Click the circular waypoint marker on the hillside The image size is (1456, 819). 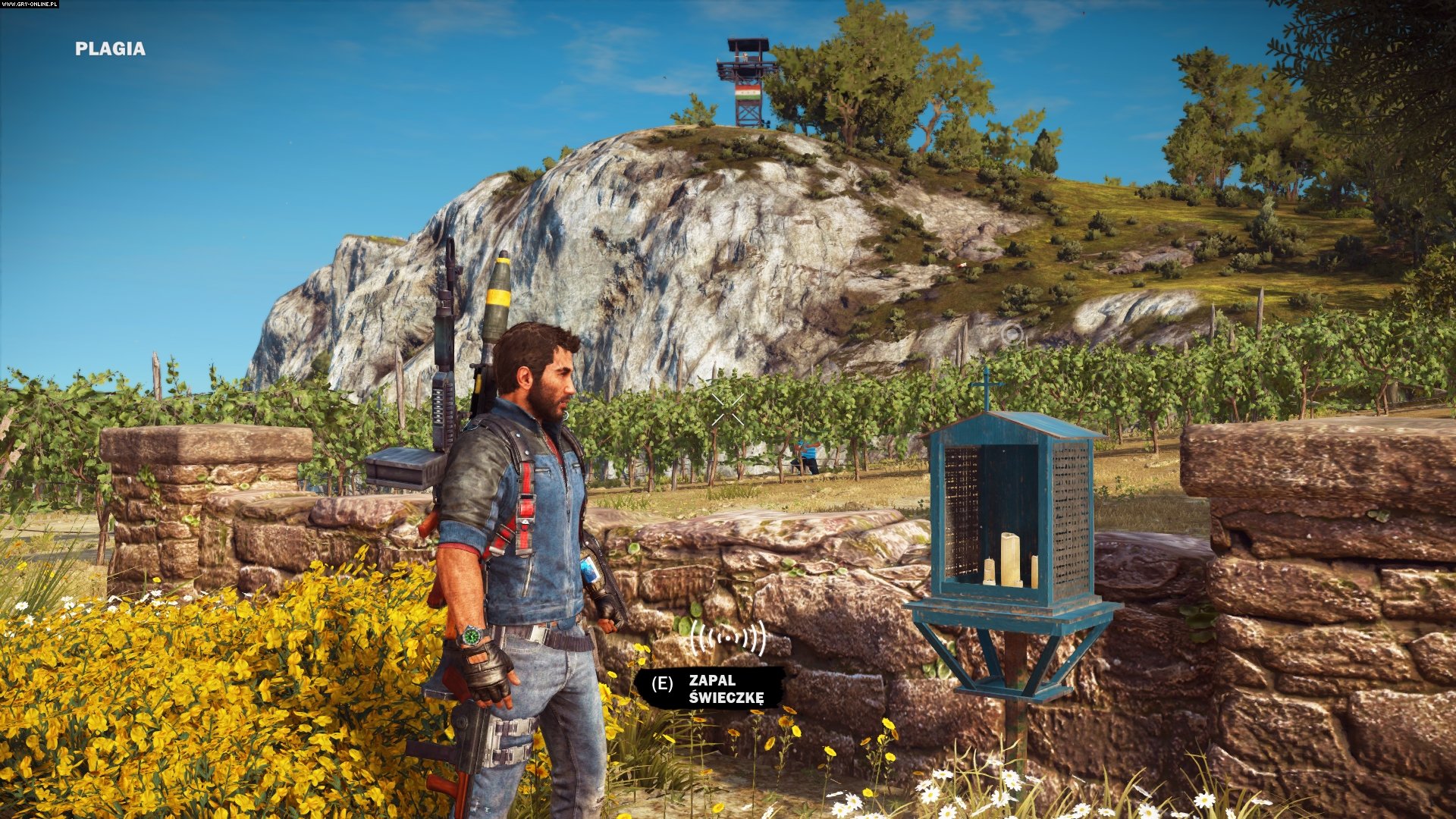click(x=1012, y=333)
